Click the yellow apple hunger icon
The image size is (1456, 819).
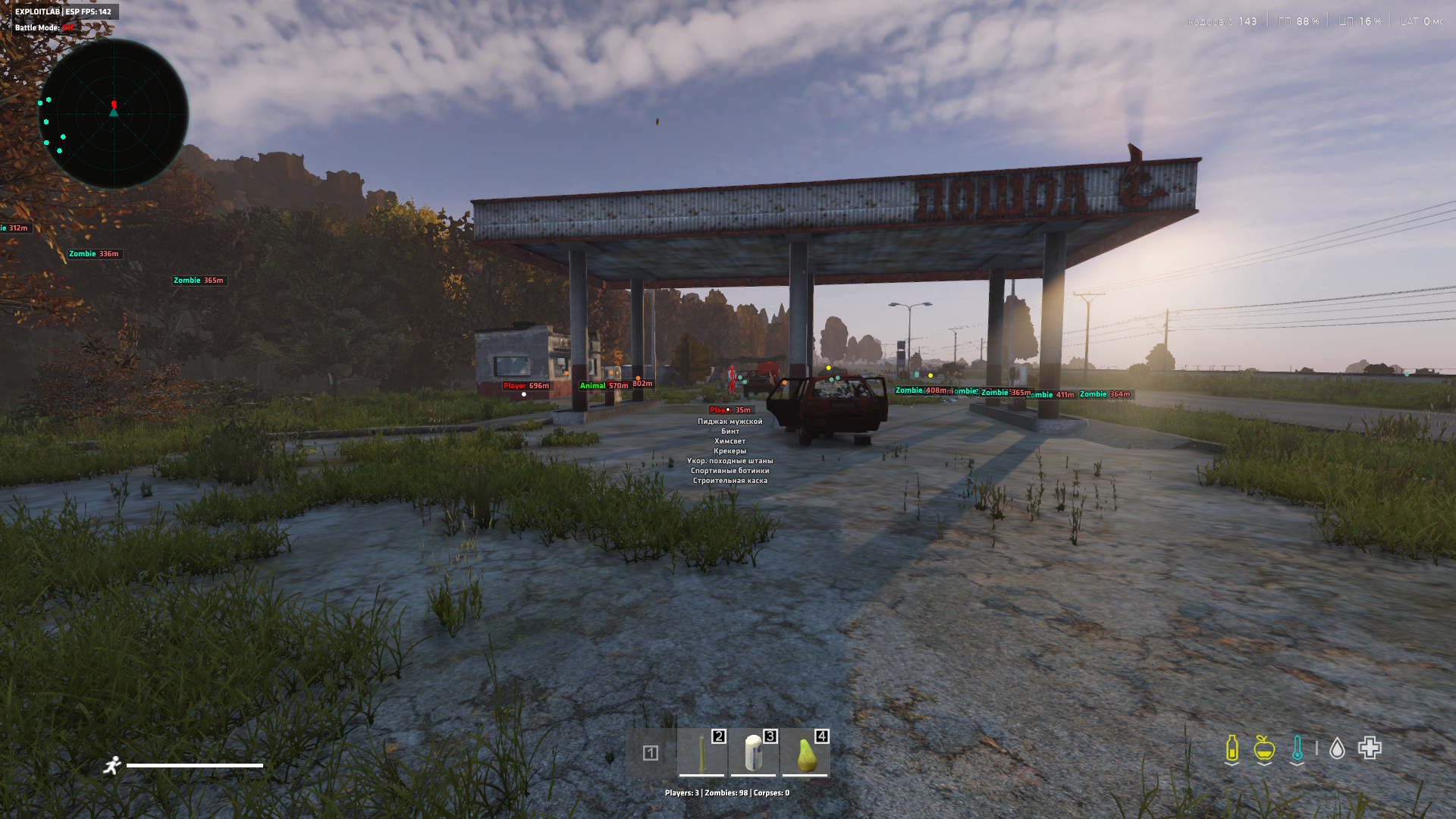pos(1263,748)
